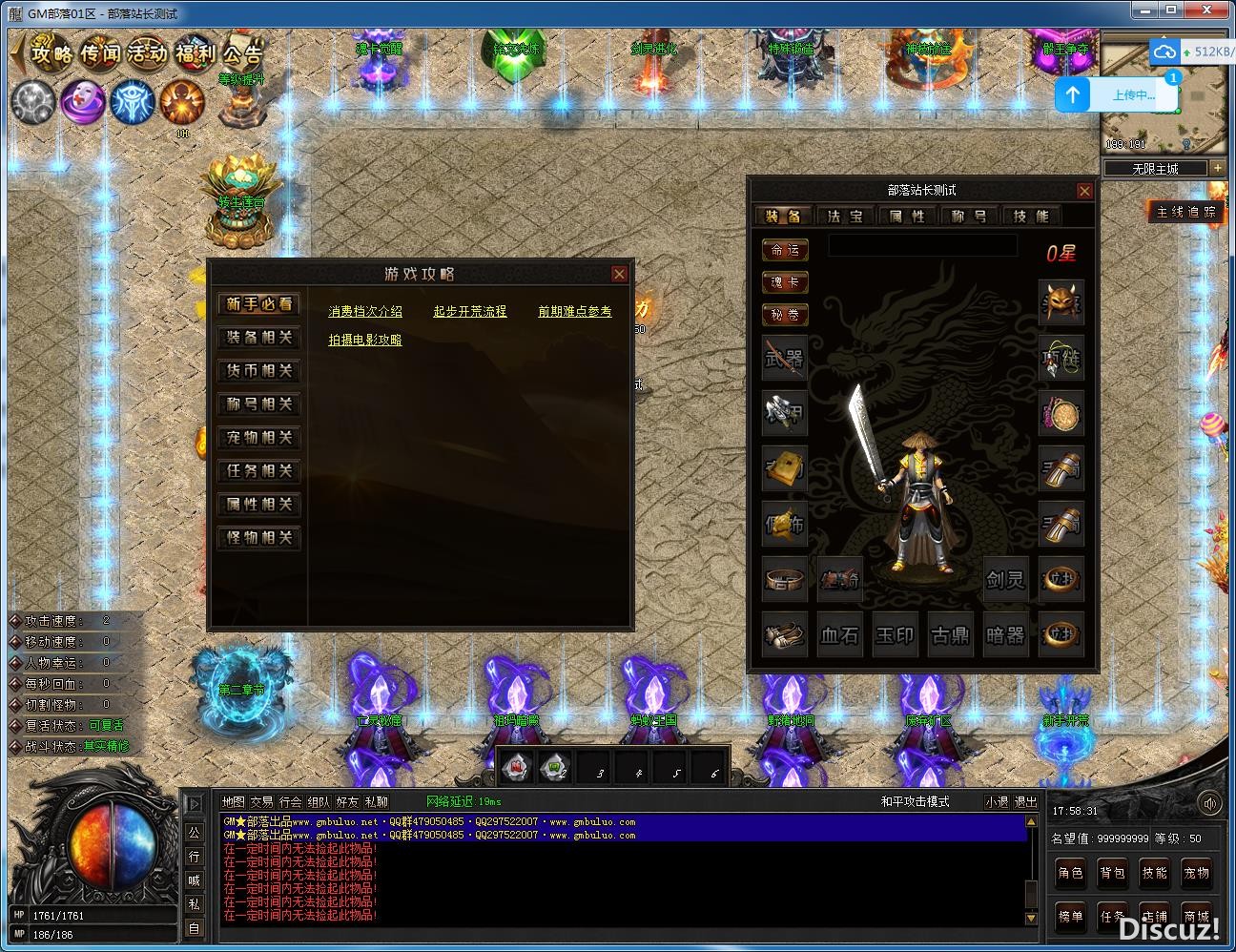Image resolution: width=1236 pixels, height=952 pixels.
Task: Toggle the sound speaker button
Action: (1209, 803)
